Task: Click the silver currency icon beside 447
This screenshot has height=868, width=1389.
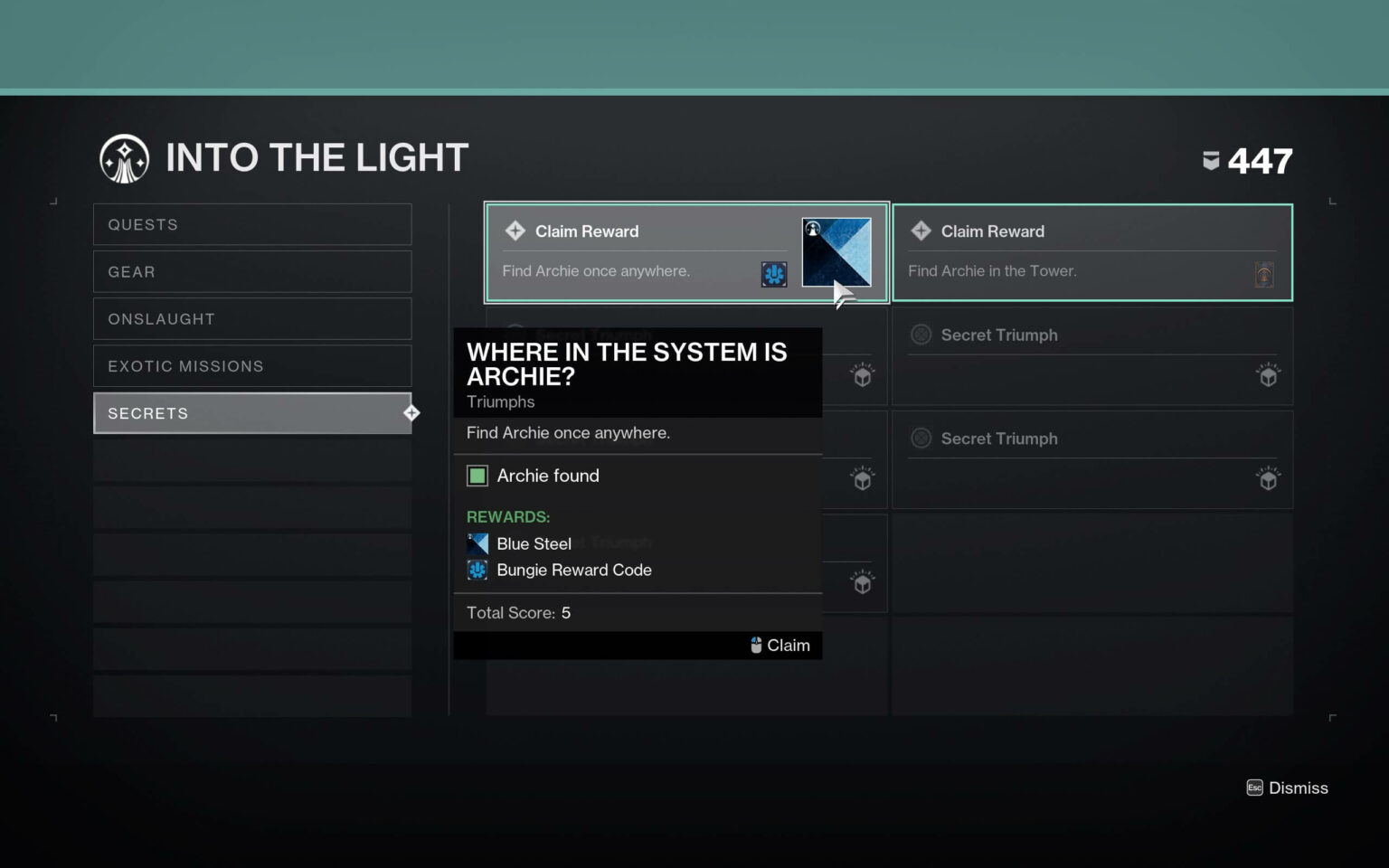Action: pyautogui.click(x=1210, y=159)
